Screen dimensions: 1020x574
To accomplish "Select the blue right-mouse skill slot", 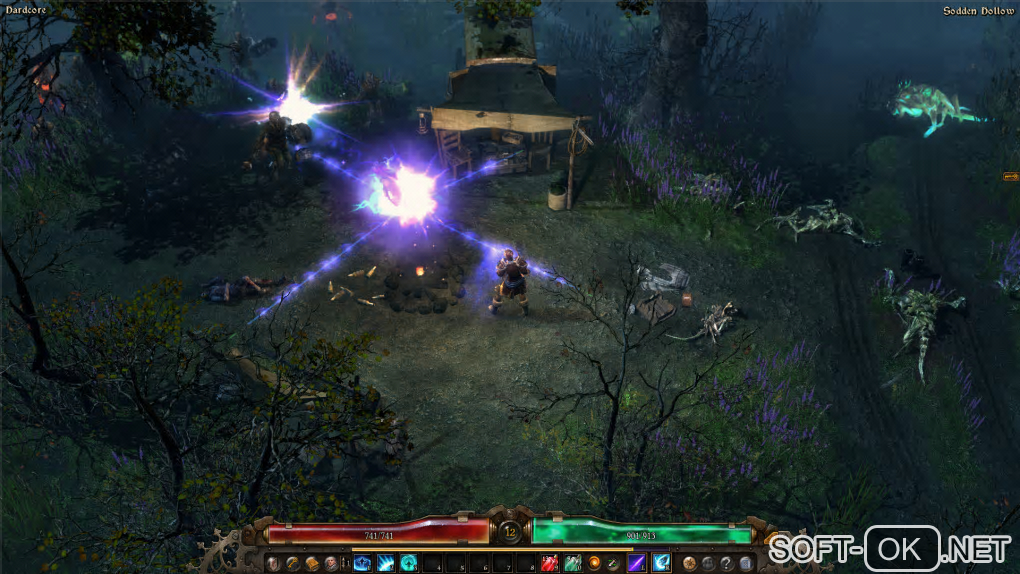I will [x=662, y=563].
